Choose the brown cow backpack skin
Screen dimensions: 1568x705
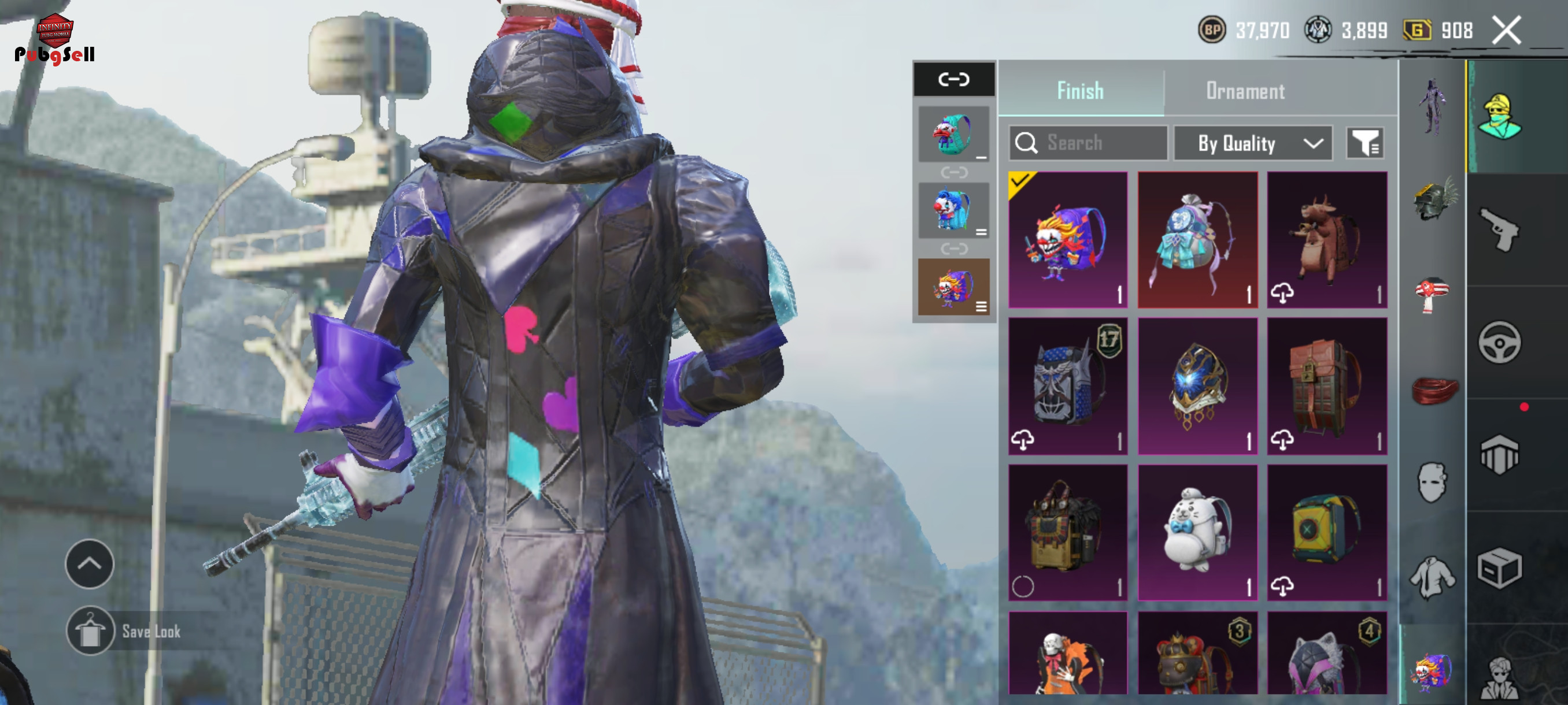(1327, 240)
